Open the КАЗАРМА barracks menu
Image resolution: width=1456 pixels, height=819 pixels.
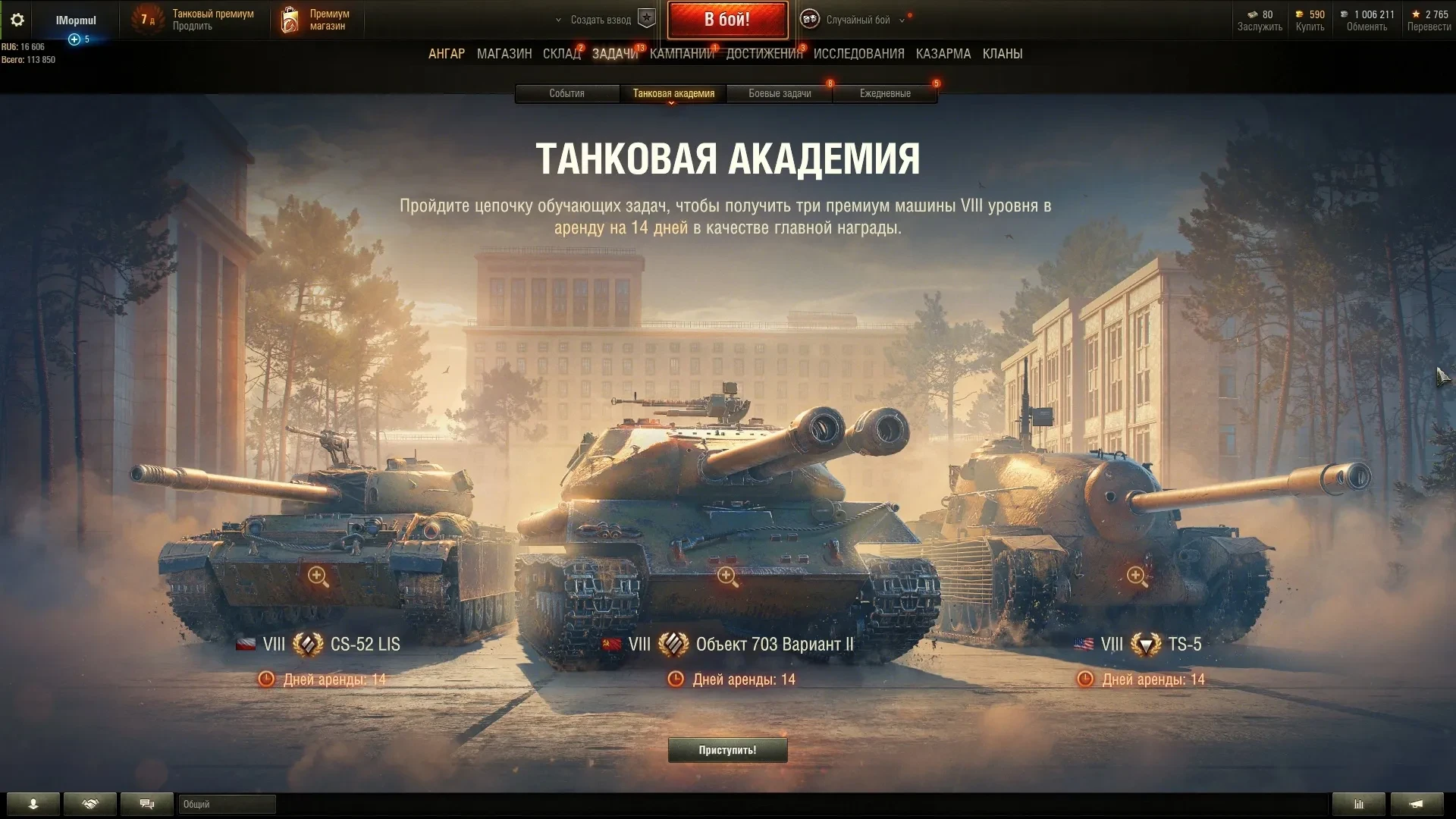click(x=943, y=54)
